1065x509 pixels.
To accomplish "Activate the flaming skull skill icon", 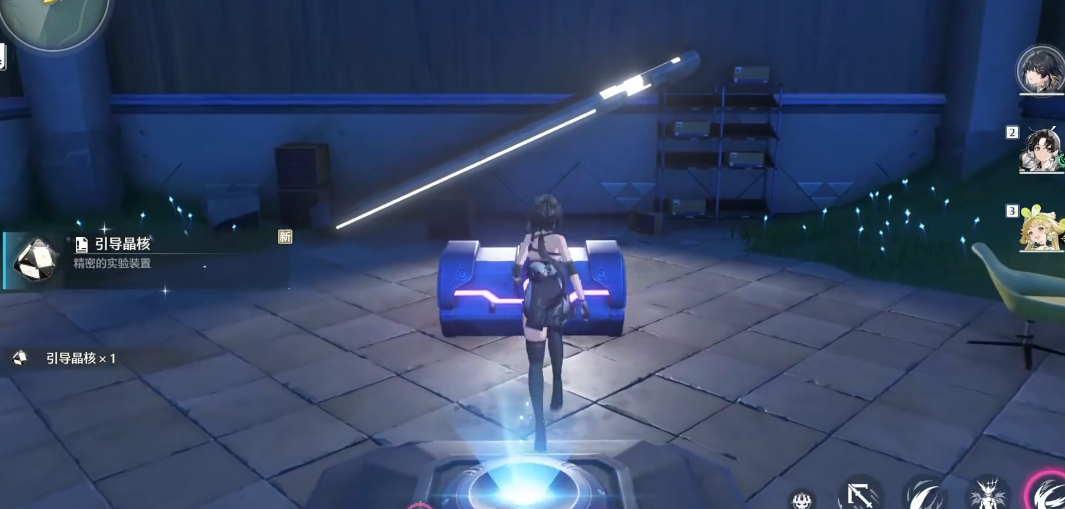I will (801, 498).
